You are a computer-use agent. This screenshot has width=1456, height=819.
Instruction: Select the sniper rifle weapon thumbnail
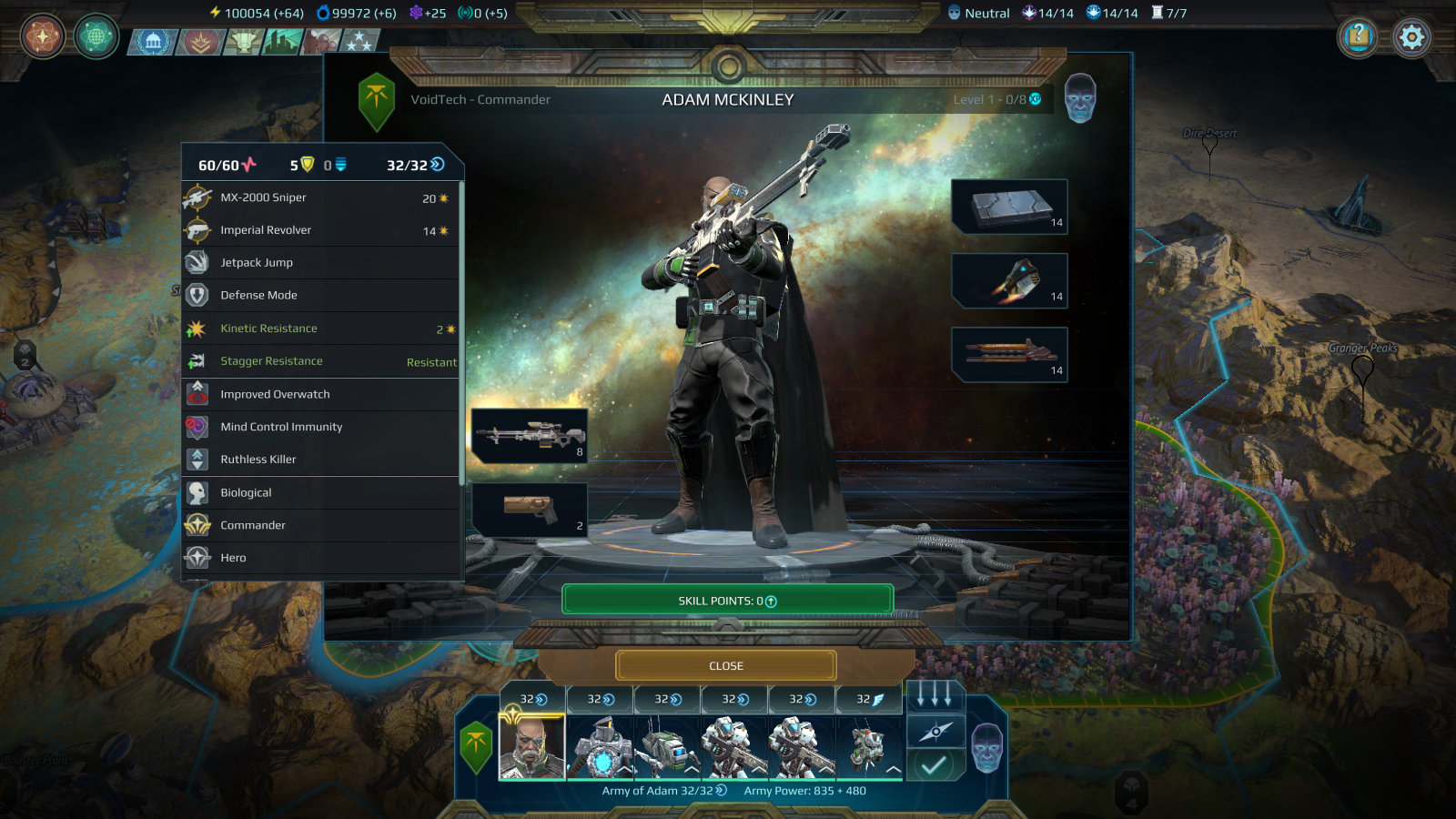pos(529,436)
